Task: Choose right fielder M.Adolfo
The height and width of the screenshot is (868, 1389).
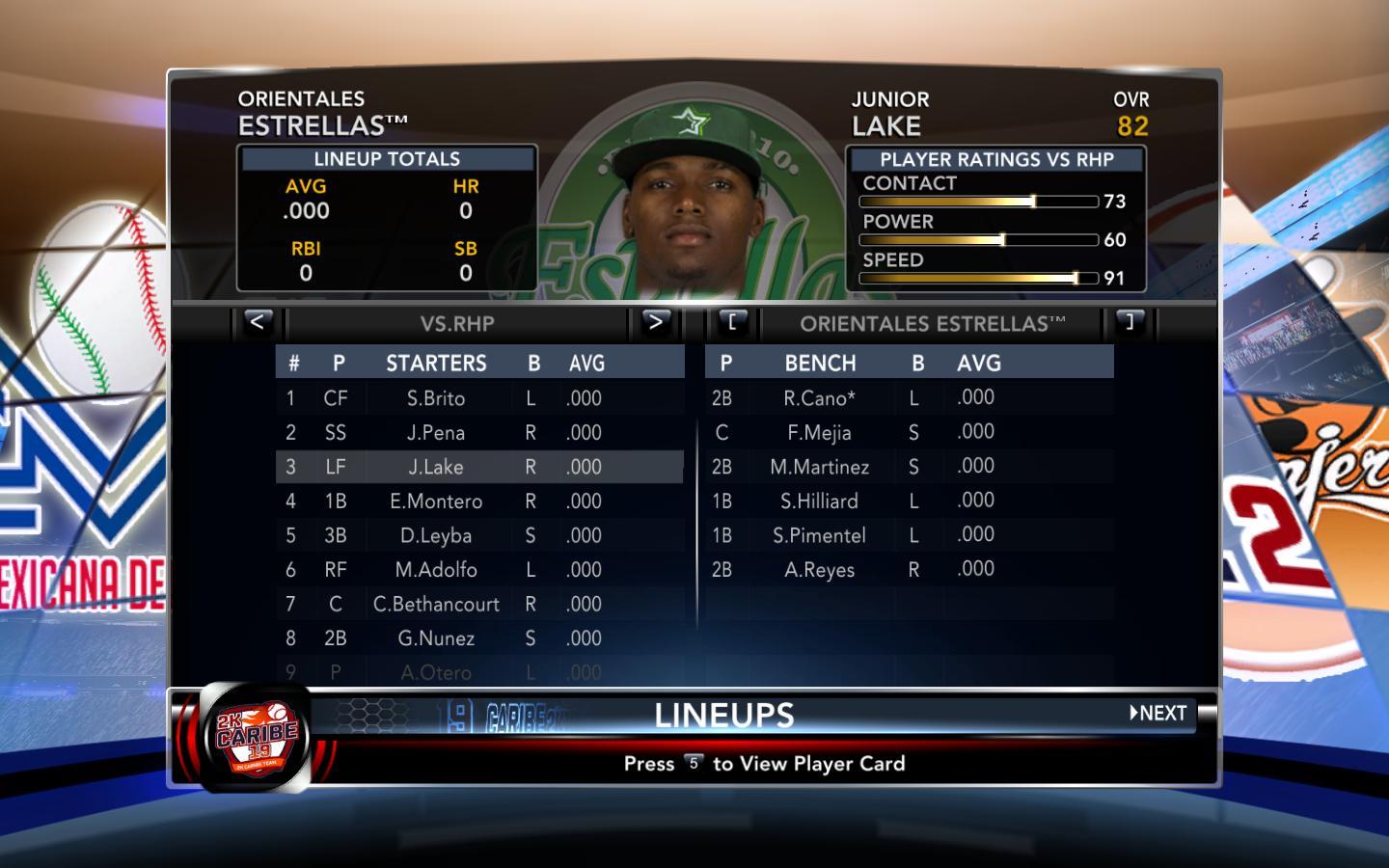Action: tap(436, 570)
